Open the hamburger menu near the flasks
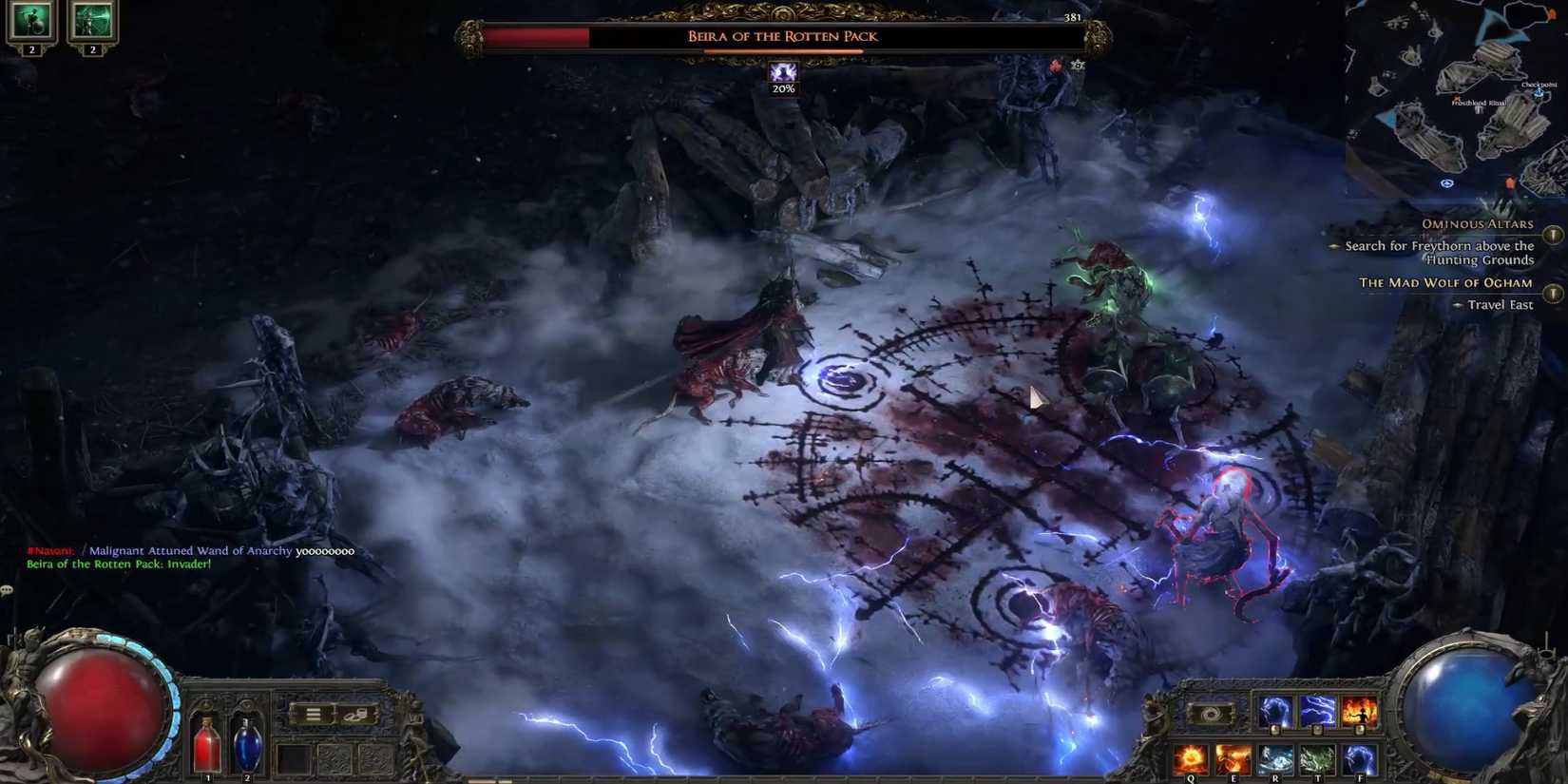Viewport: 1568px width, 784px height. coord(314,713)
